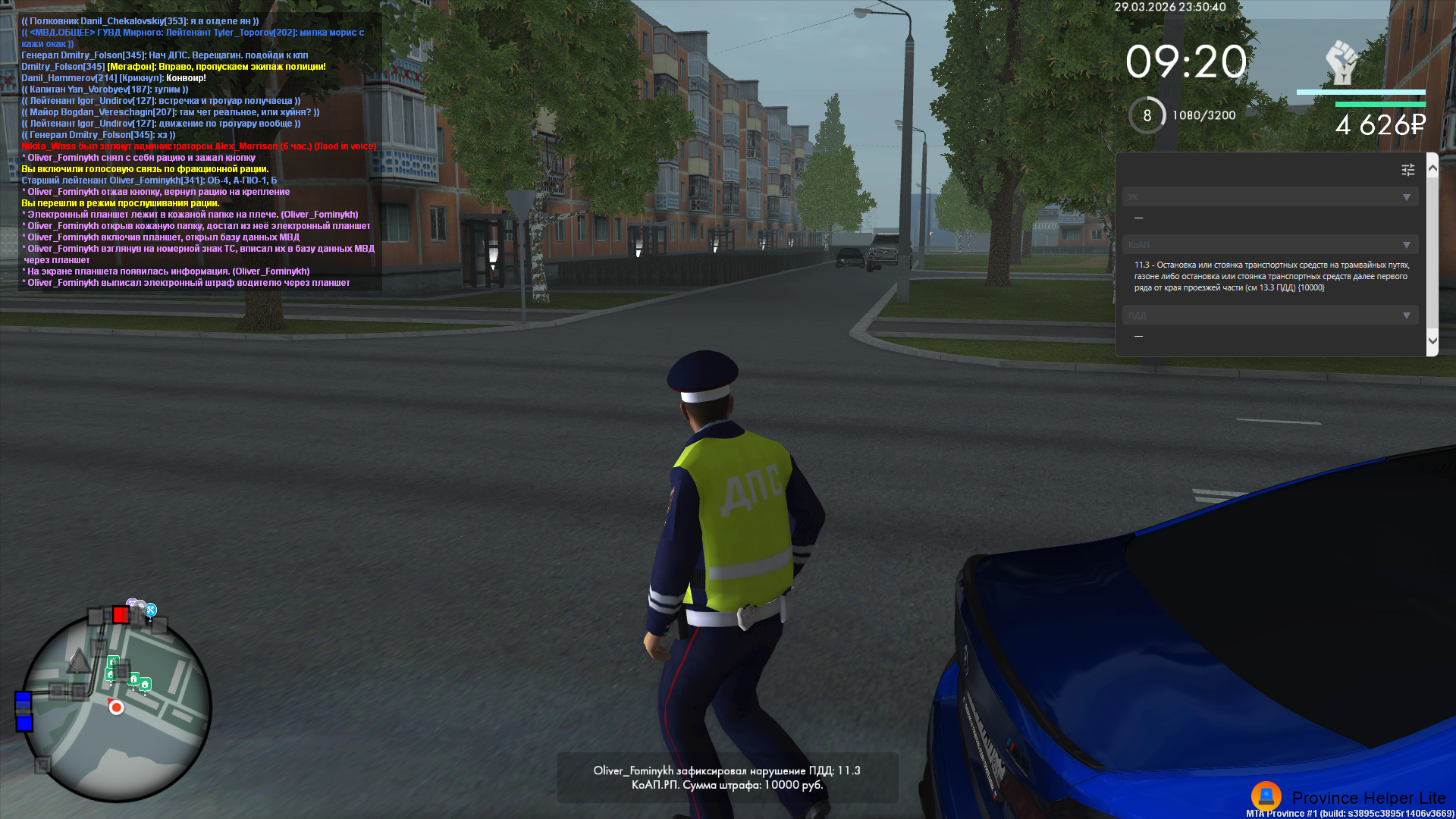The height and width of the screenshot is (819, 1456).
Task: Select the 11.3 КоАП violation entry
Action: [1271, 277]
